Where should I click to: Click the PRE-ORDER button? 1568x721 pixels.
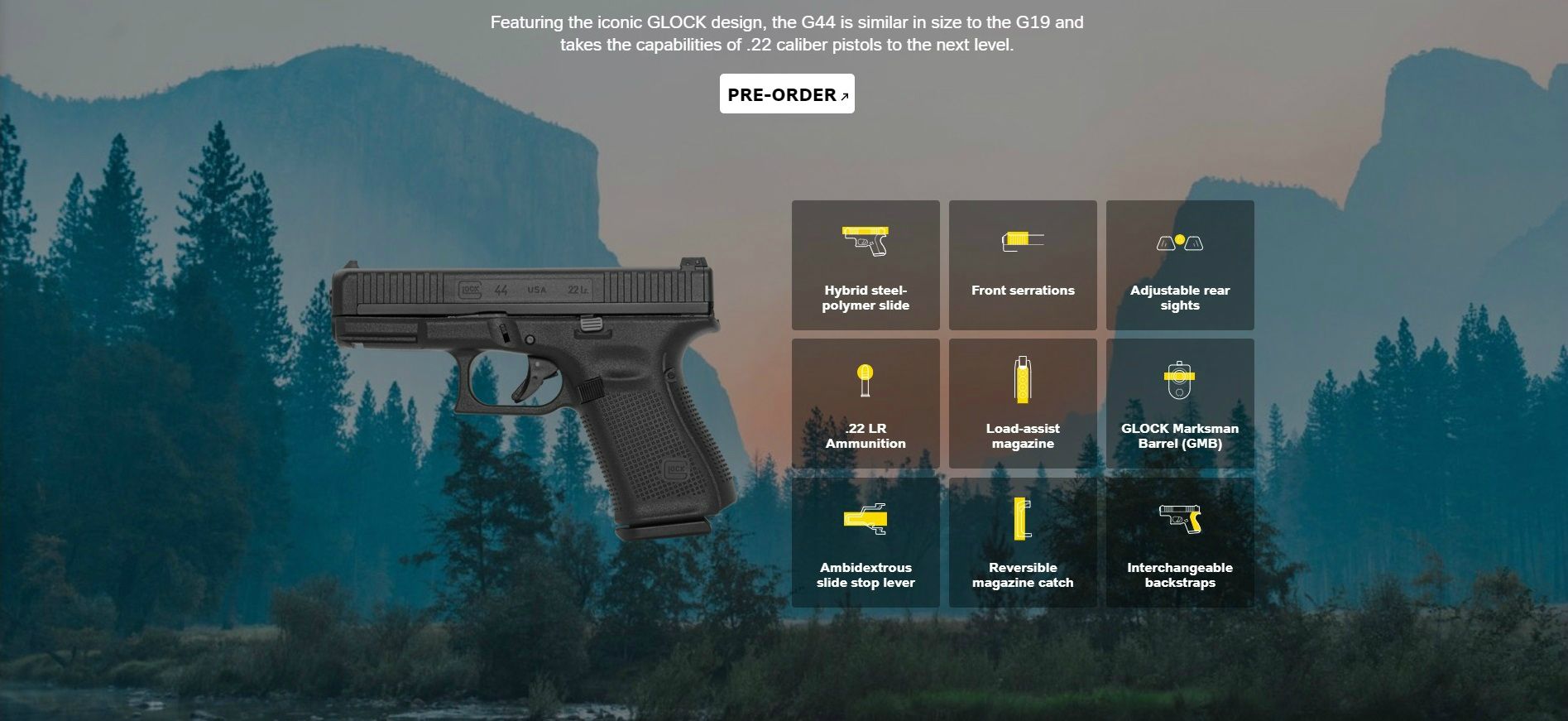pyautogui.click(x=786, y=94)
